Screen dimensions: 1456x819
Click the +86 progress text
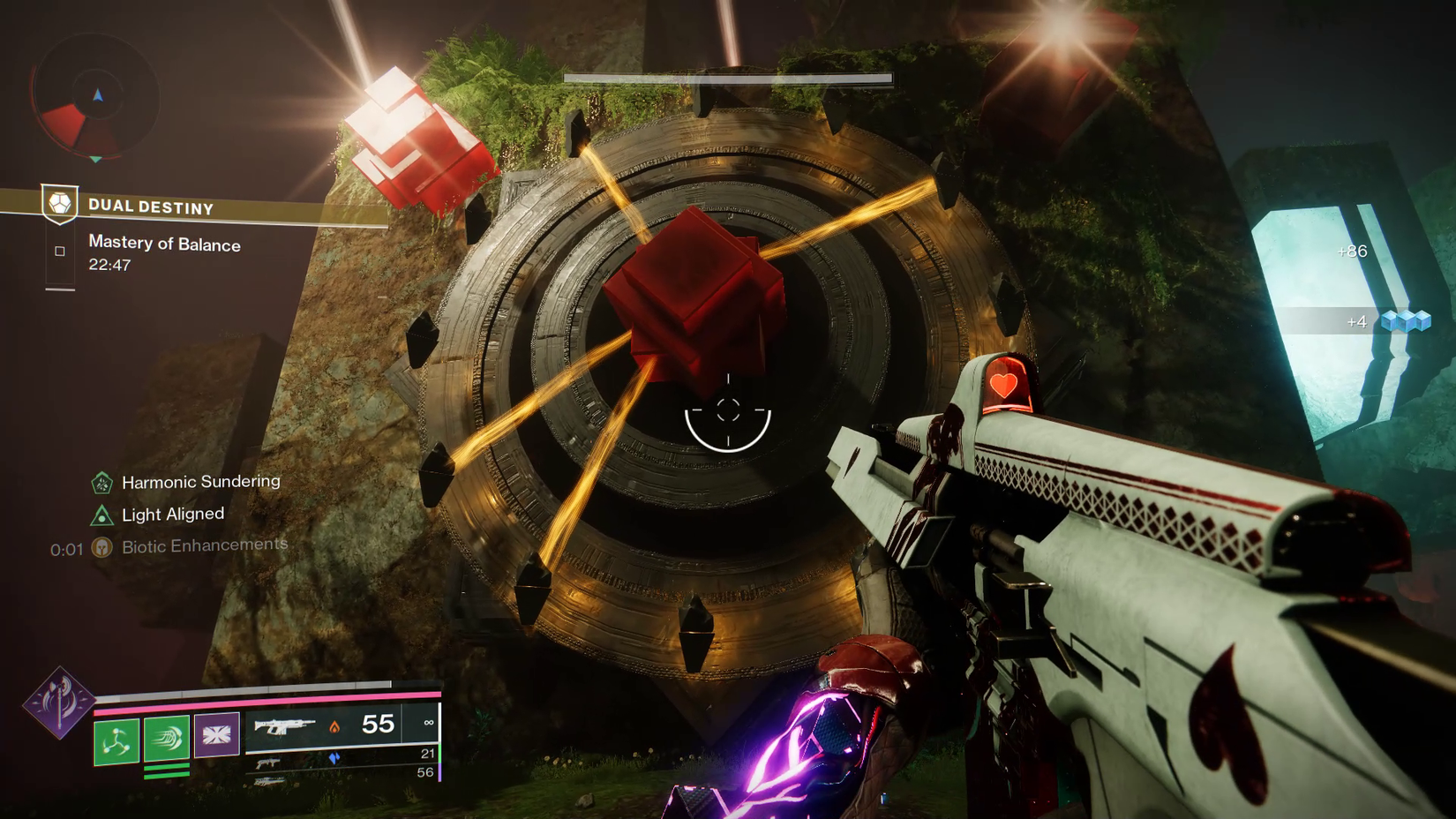tap(1351, 251)
